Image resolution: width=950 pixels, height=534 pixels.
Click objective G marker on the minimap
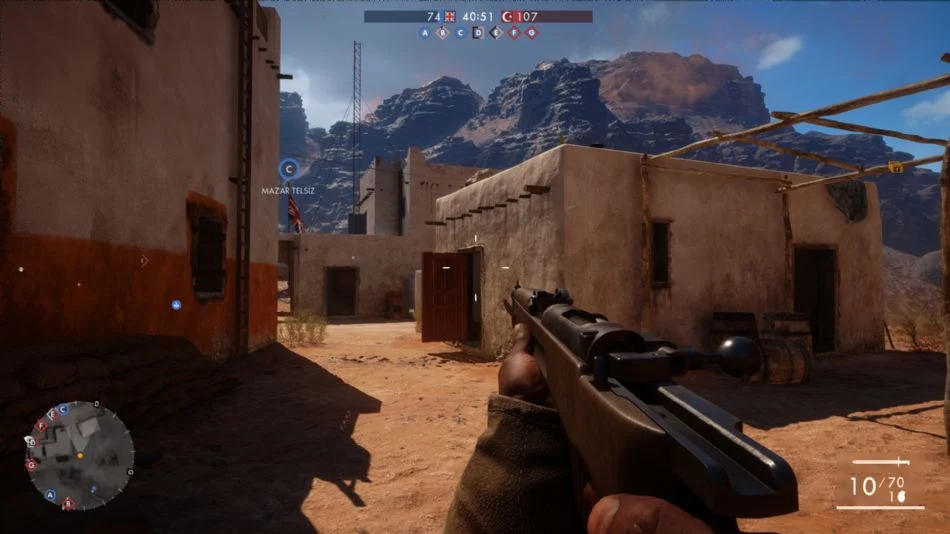(32, 465)
